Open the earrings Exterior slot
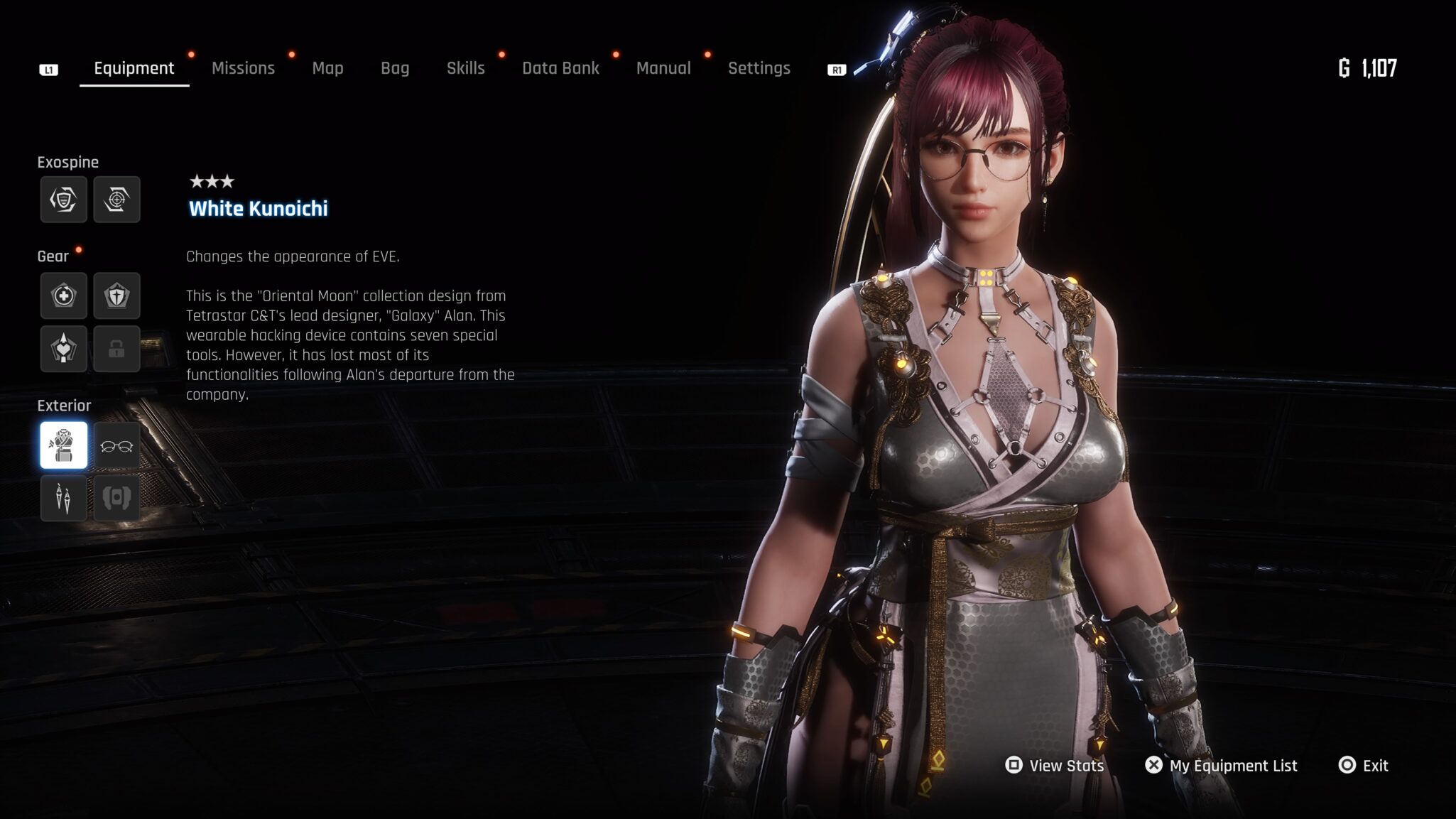This screenshot has width=1456, height=819. (x=64, y=498)
